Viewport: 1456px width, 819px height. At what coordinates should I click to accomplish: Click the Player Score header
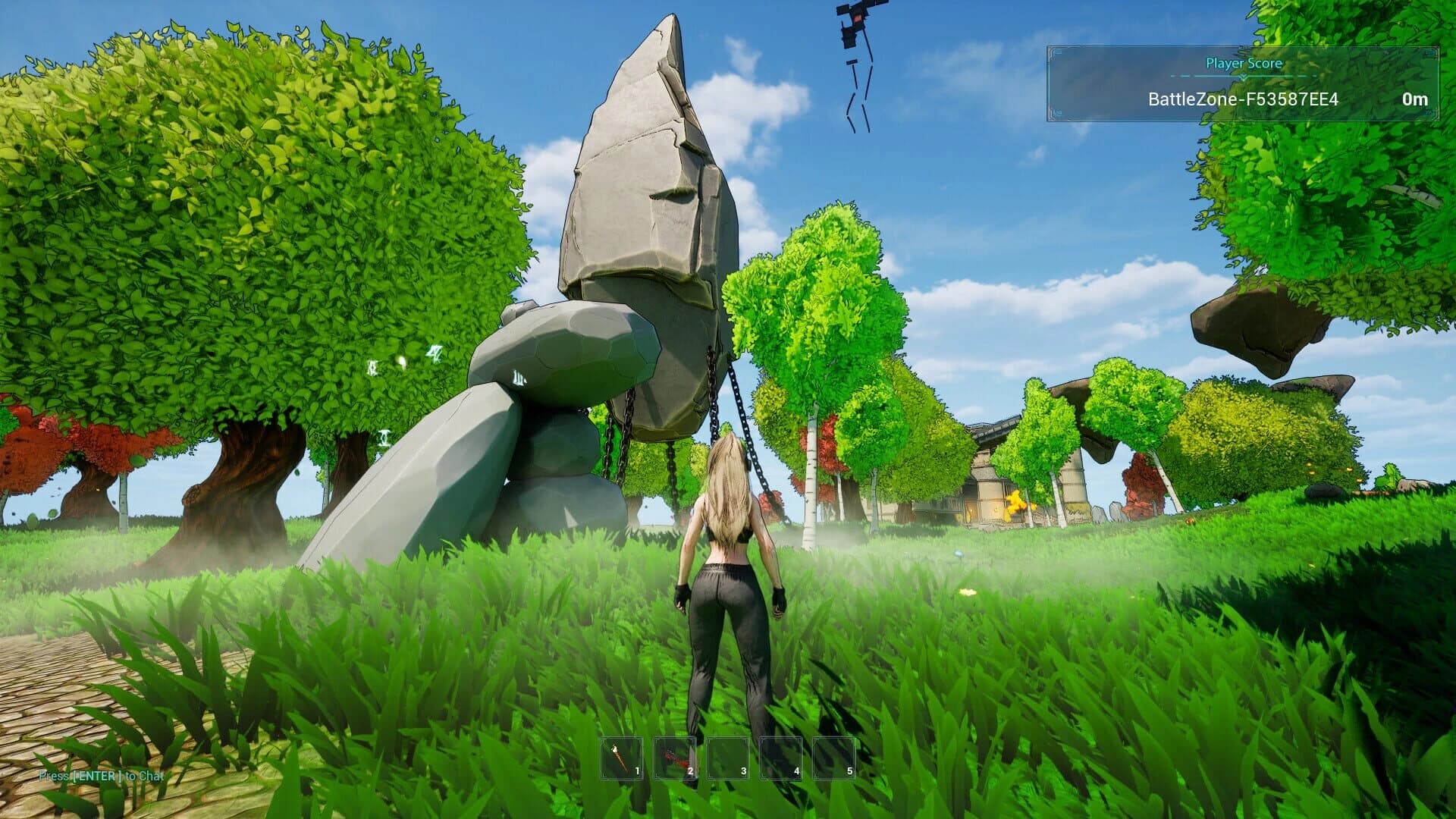tap(1244, 64)
